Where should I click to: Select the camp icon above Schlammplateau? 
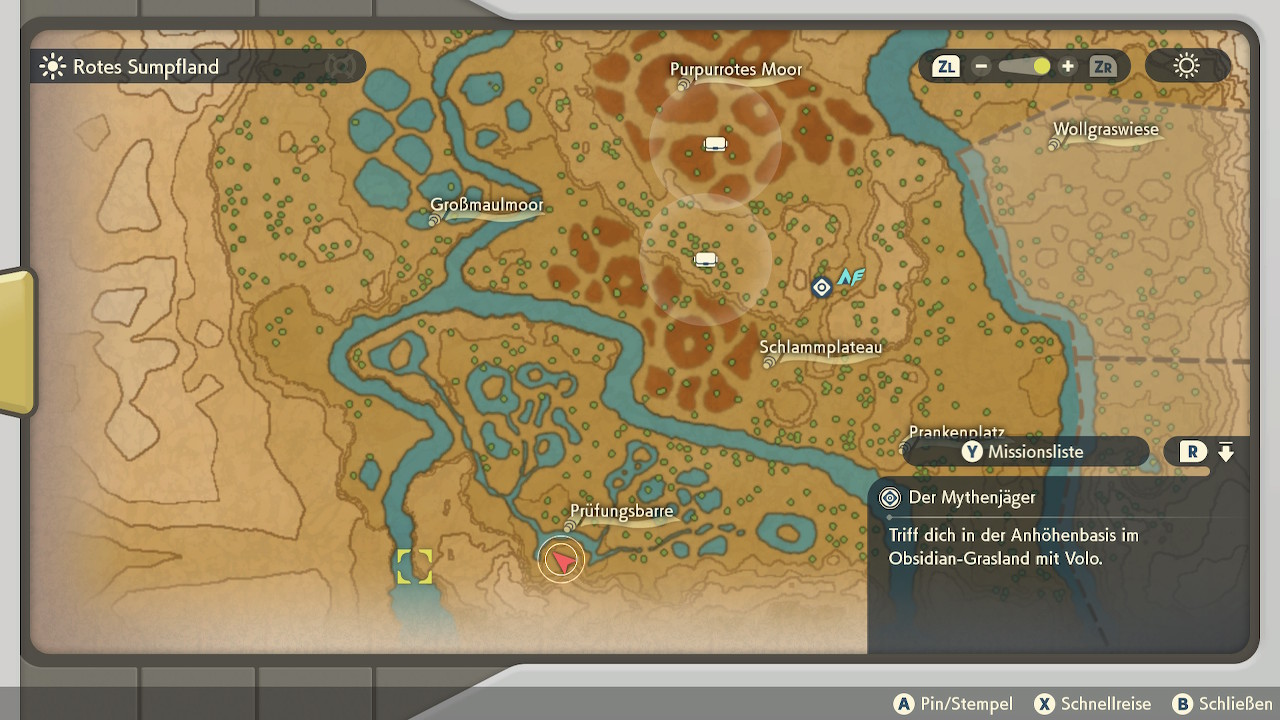pos(706,260)
